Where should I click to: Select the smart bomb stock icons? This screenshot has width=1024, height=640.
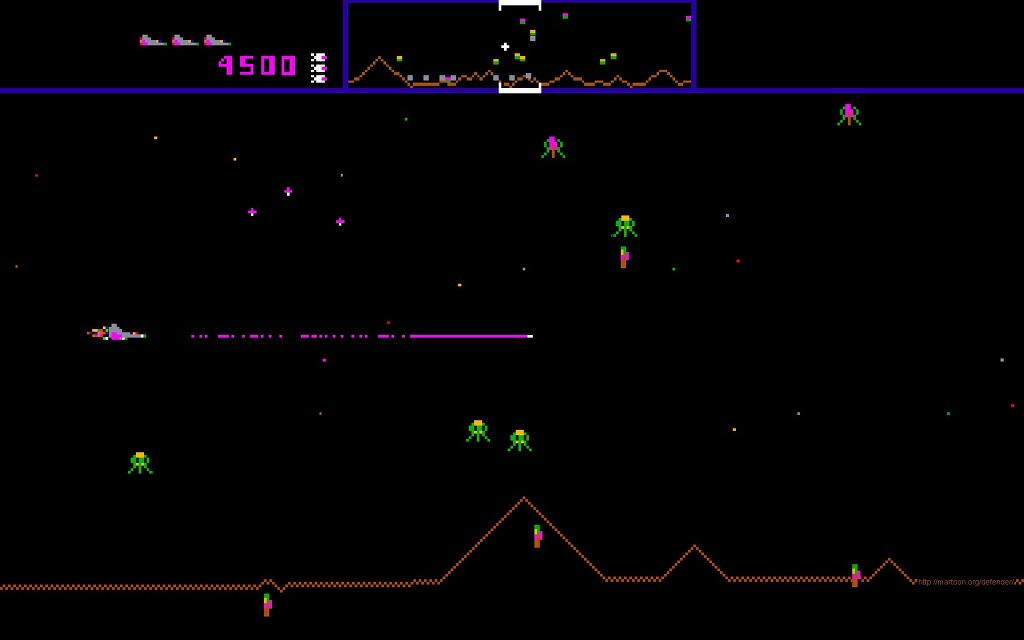pos(318,68)
